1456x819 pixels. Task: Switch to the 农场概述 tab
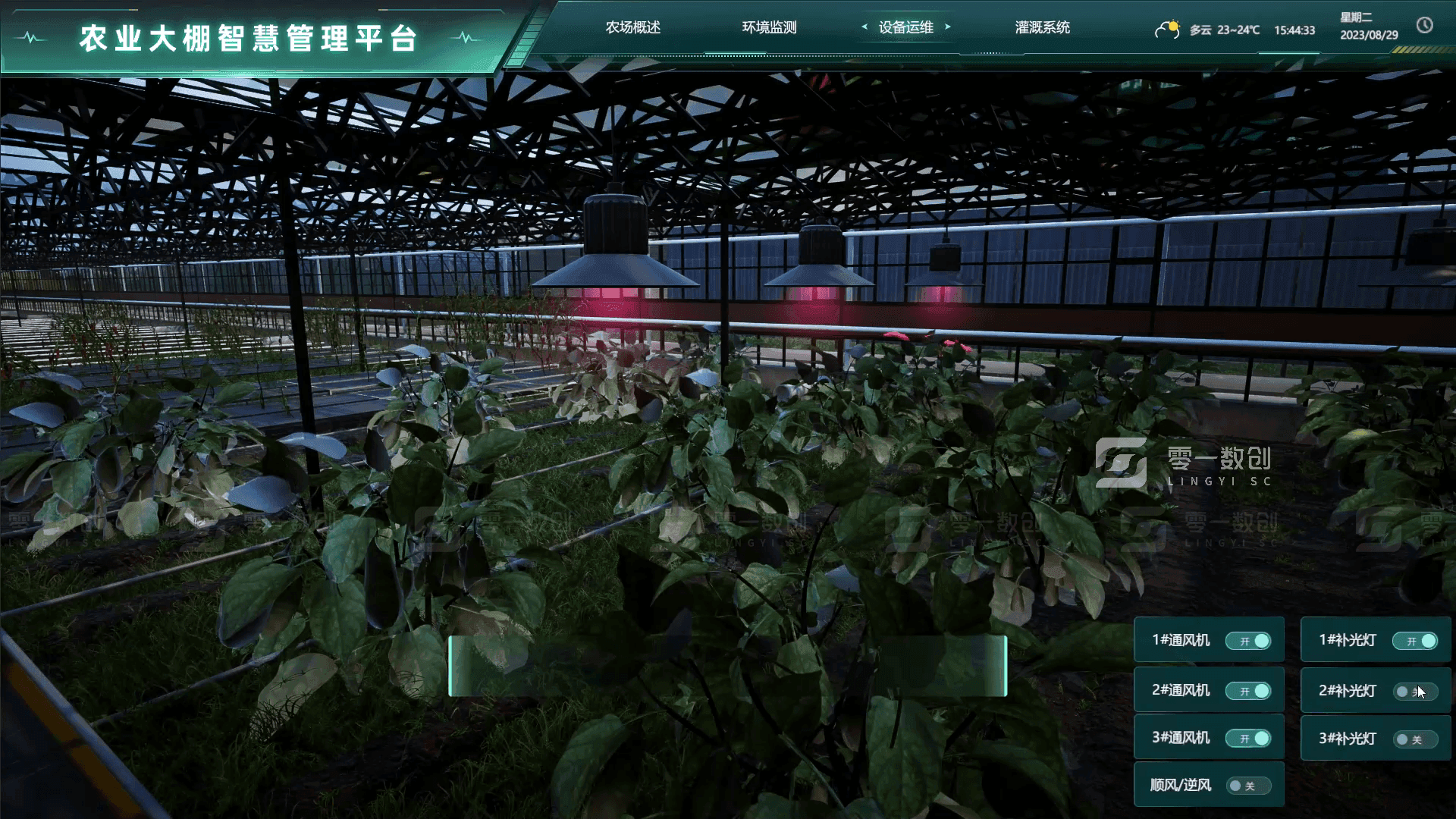(x=632, y=27)
